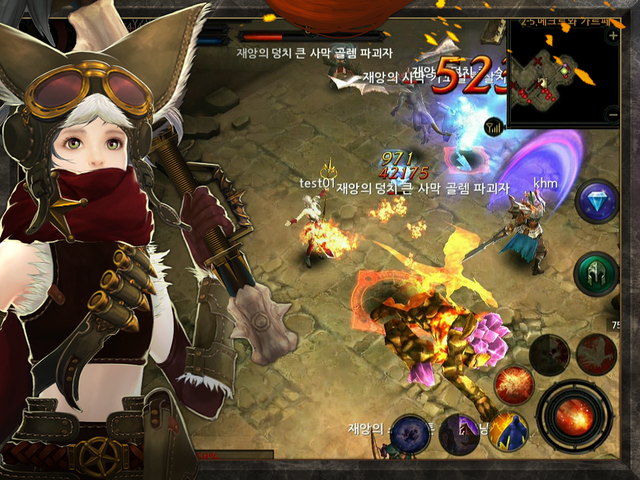This screenshot has width=640, height=480.
Task: Cast the blue hooded figure skill
Action: click(x=508, y=432)
